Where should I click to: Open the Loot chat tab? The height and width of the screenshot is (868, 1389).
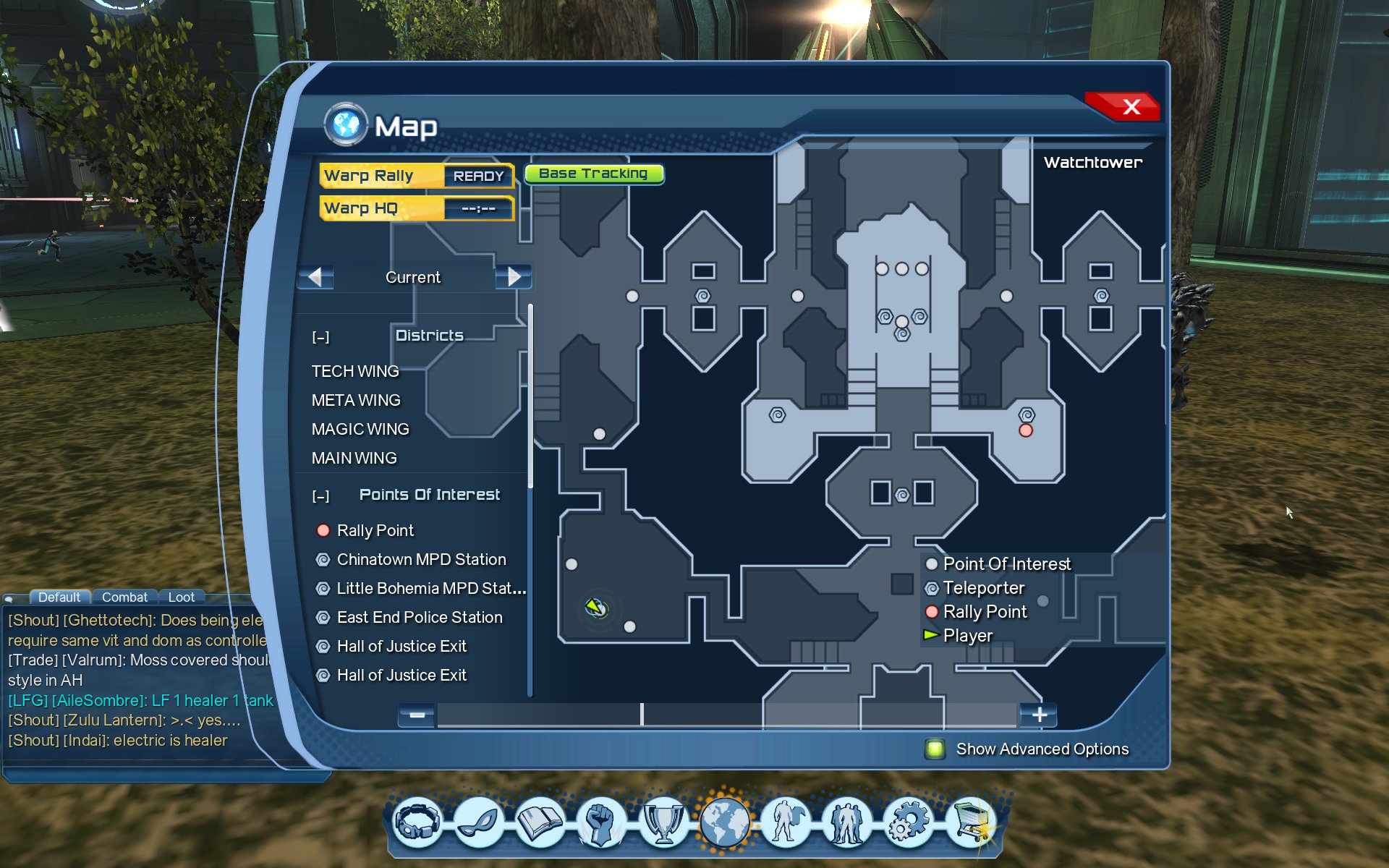coord(181,597)
